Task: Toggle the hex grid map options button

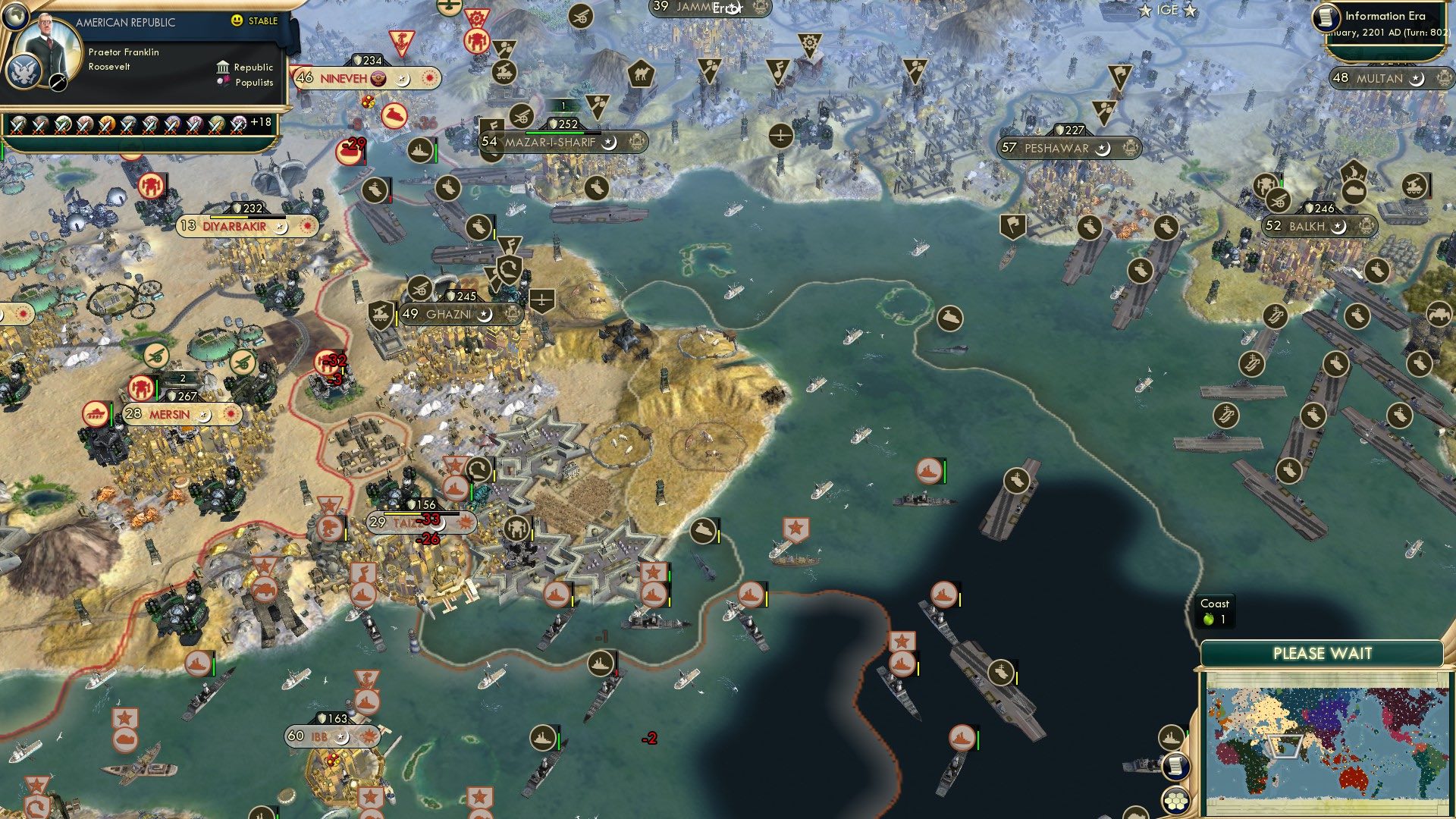Action: [x=1175, y=801]
